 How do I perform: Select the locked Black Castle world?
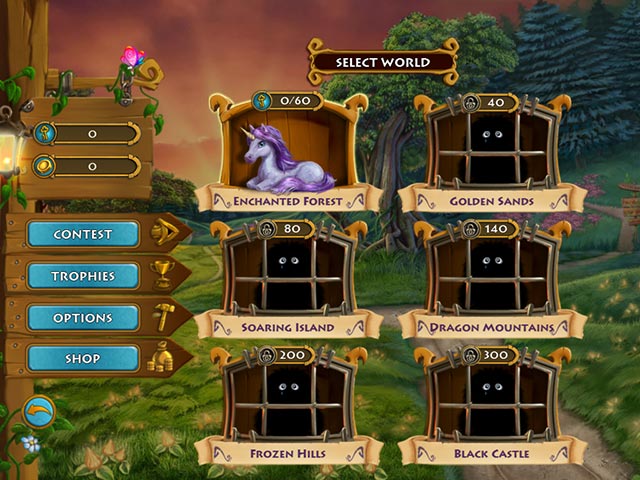(491, 401)
